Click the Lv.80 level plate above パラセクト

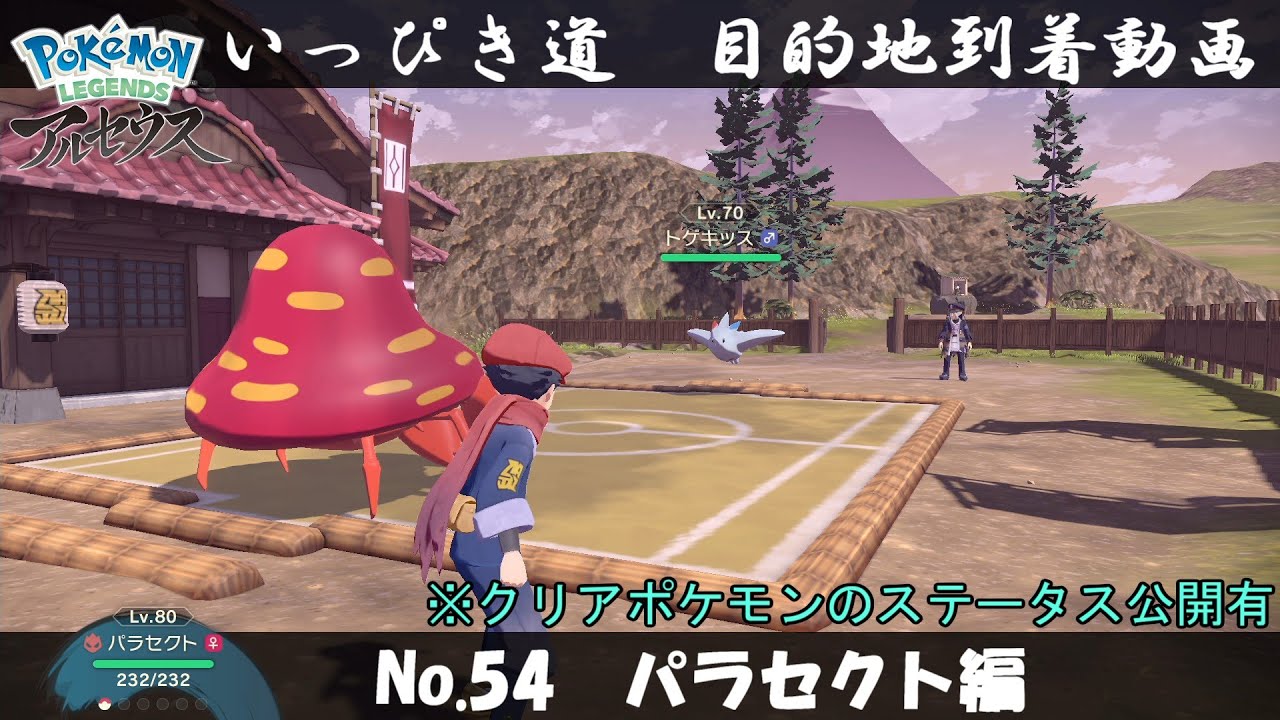(x=152, y=616)
